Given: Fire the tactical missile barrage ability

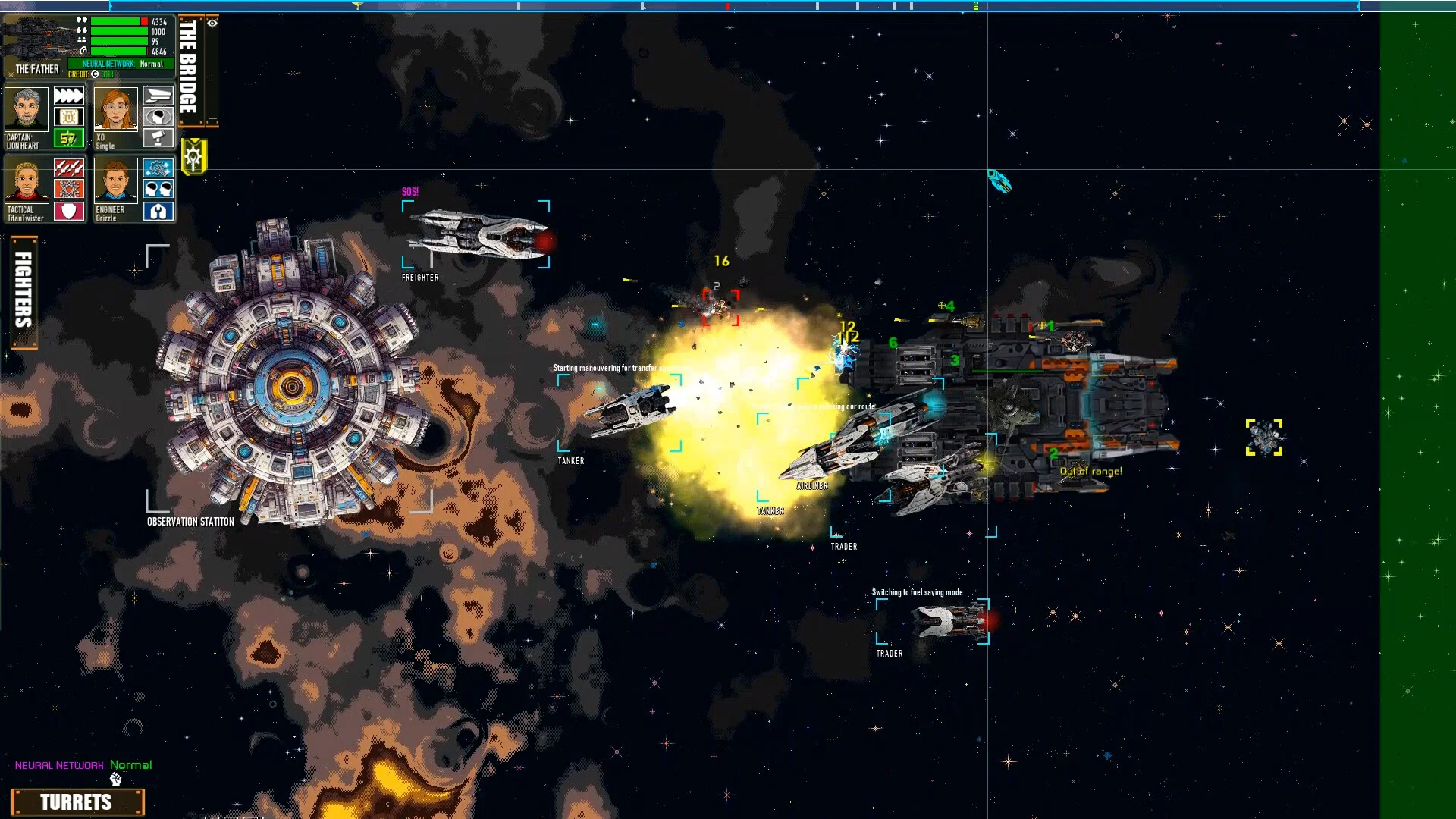Looking at the screenshot, I should tap(68, 168).
